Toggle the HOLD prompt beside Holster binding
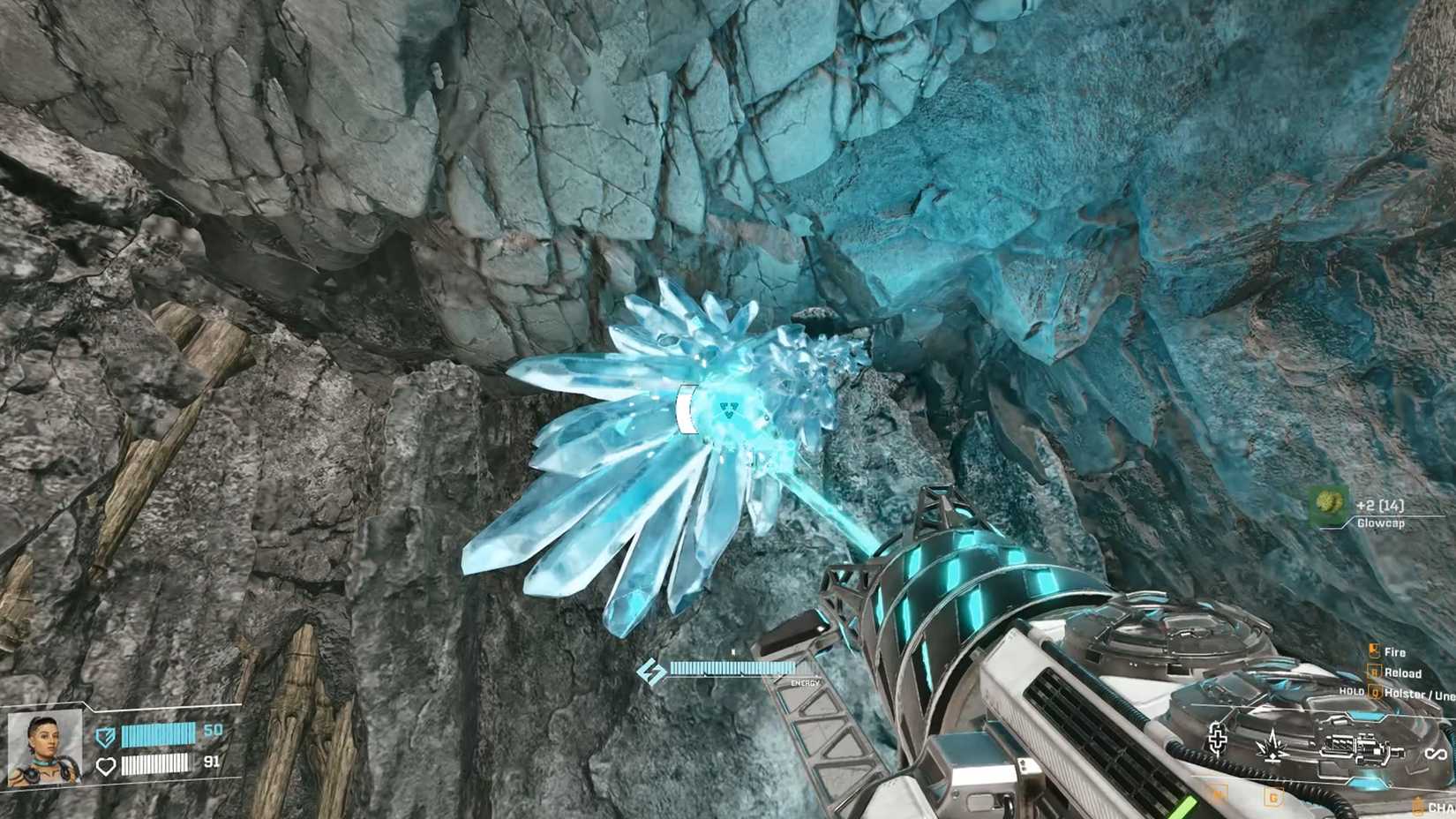Image resolution: width=1456 pixels, height=819 pixels. (1353, 695)
